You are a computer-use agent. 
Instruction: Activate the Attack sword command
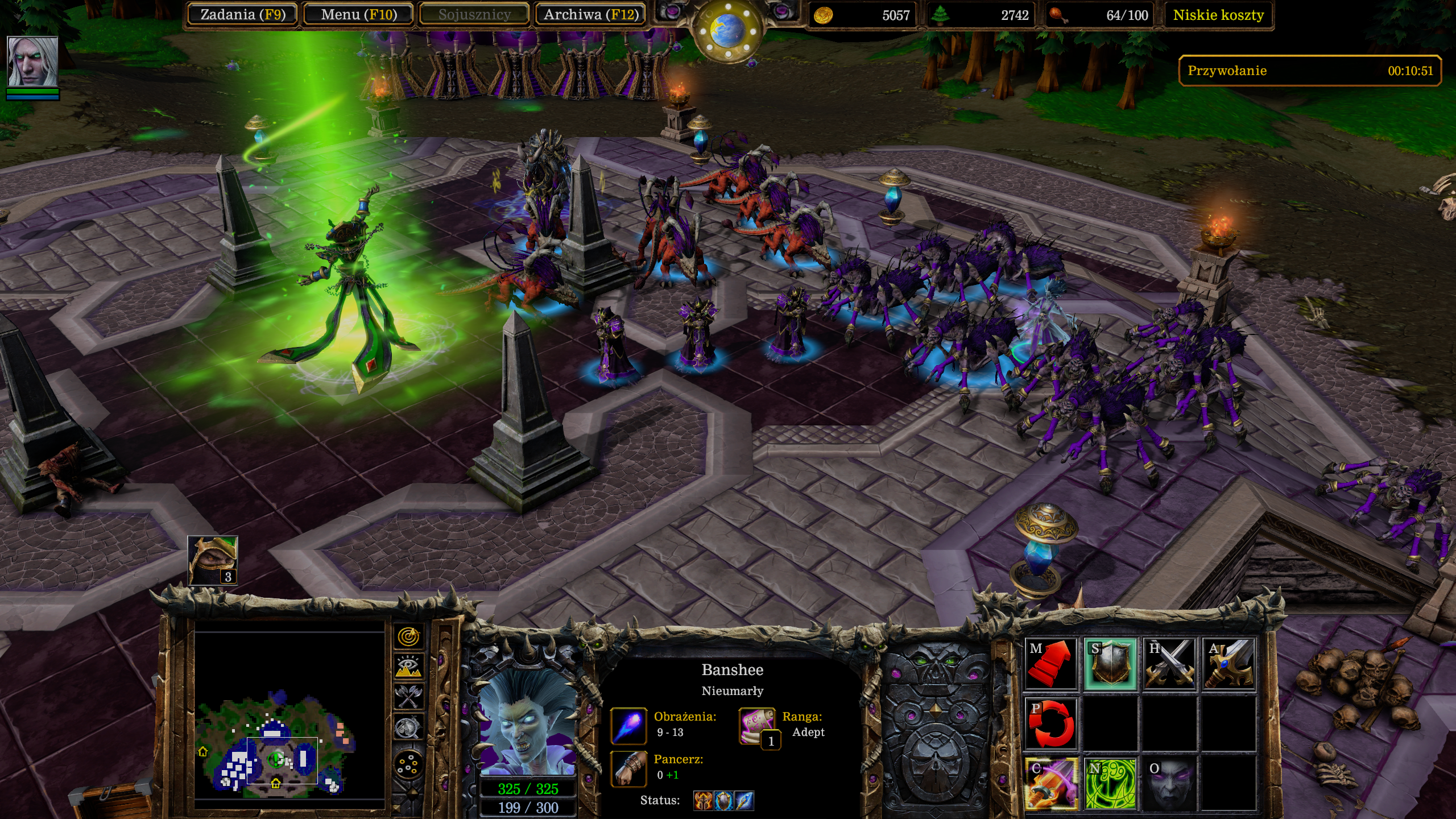point(1228,664)
